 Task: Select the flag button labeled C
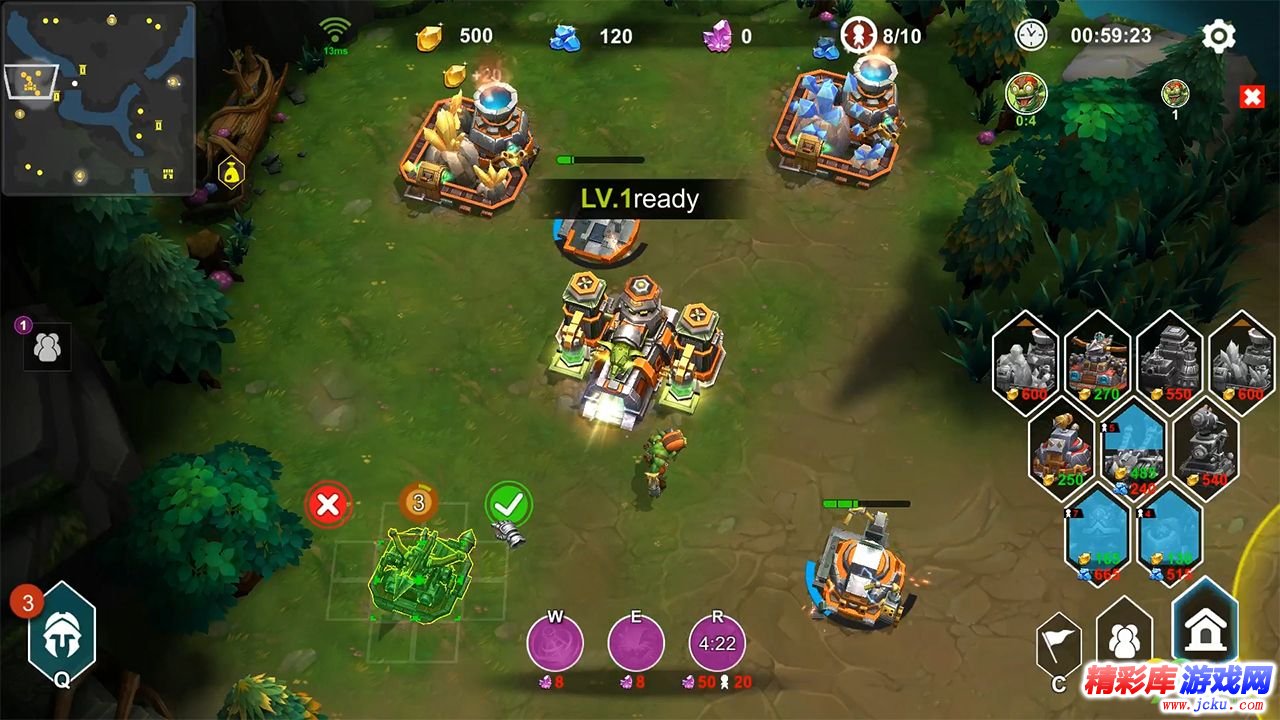pyautogui.click(x=1059, y=645)
